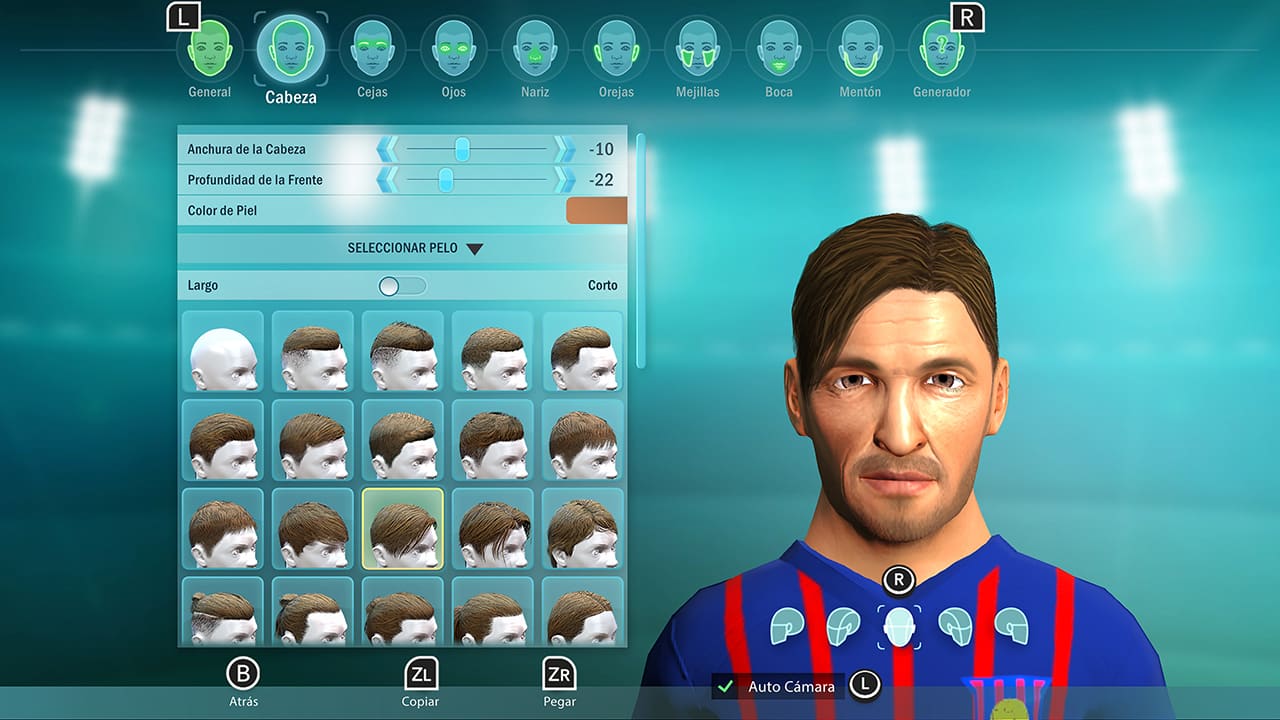
Task: Open the Nariz adjustment section
Action: pyautogui.click(x=535, y=47)
